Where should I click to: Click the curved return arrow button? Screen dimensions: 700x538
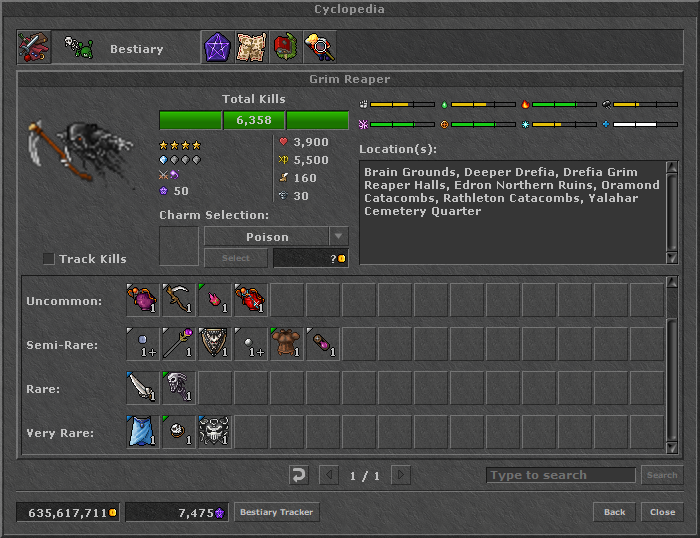point(298,475)
